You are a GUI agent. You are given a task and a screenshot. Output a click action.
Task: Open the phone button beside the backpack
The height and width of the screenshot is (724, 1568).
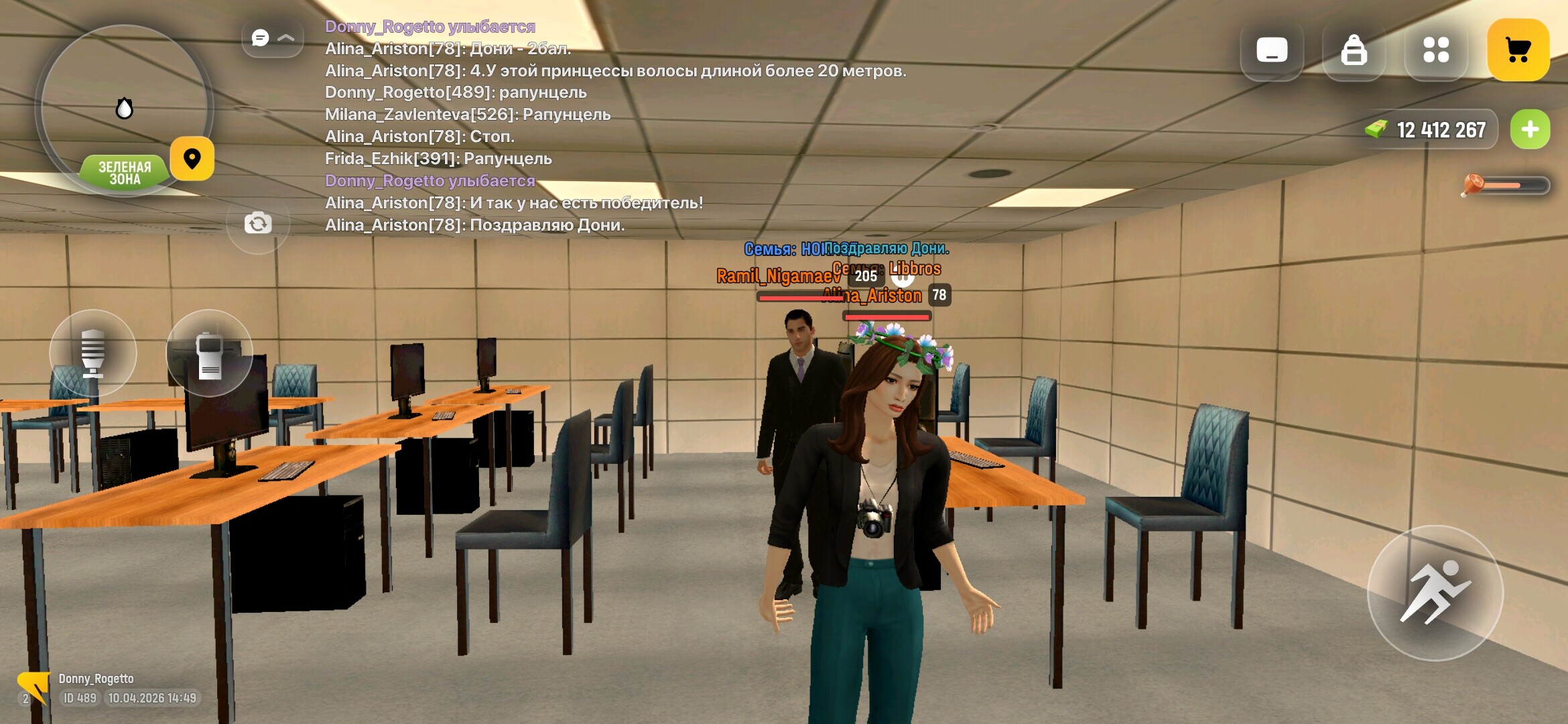tap(1272, 50)
